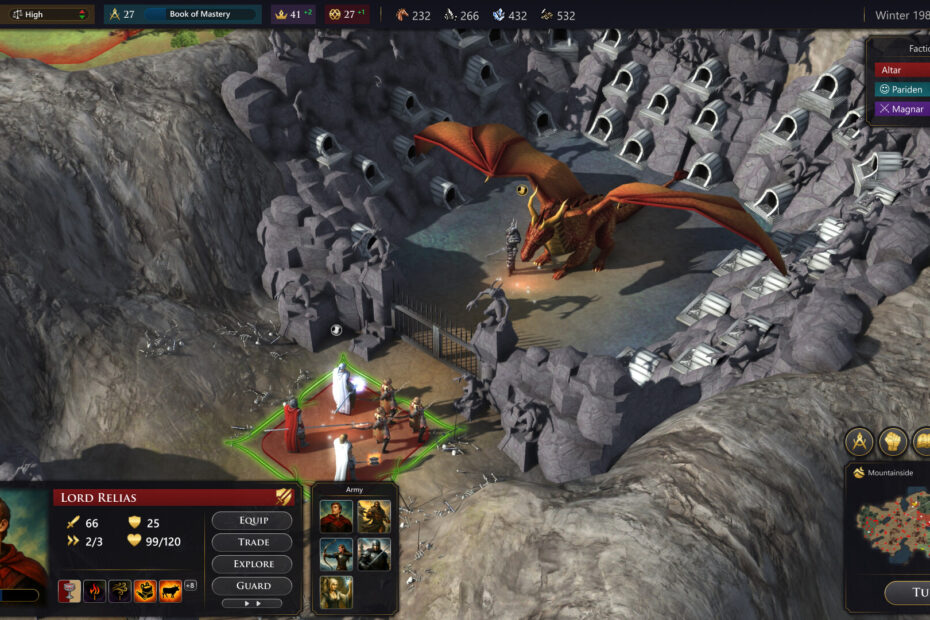Click the bull skill icon

pos(170,590)
